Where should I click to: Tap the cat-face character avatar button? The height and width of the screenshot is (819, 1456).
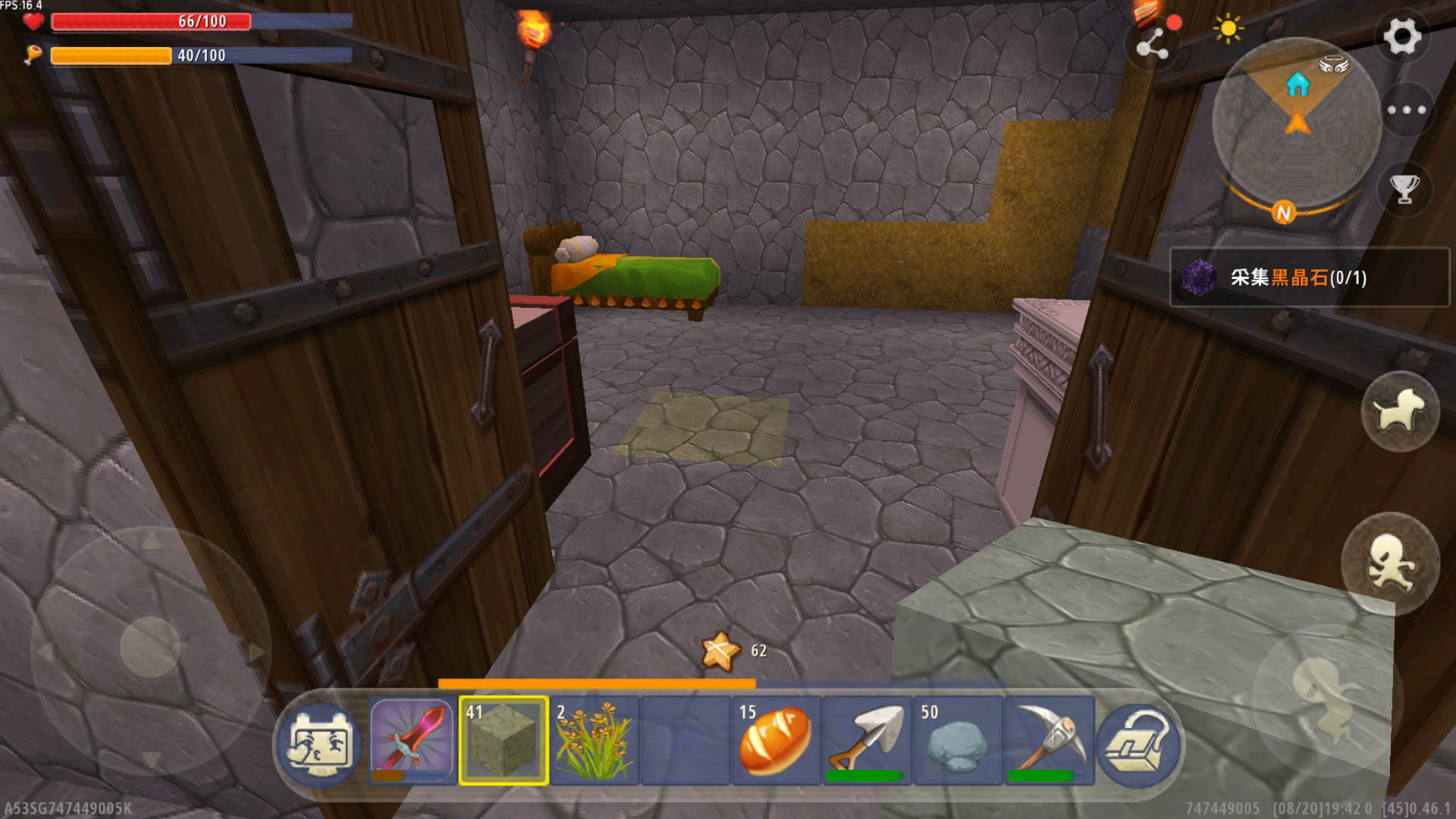click(320, 742)
